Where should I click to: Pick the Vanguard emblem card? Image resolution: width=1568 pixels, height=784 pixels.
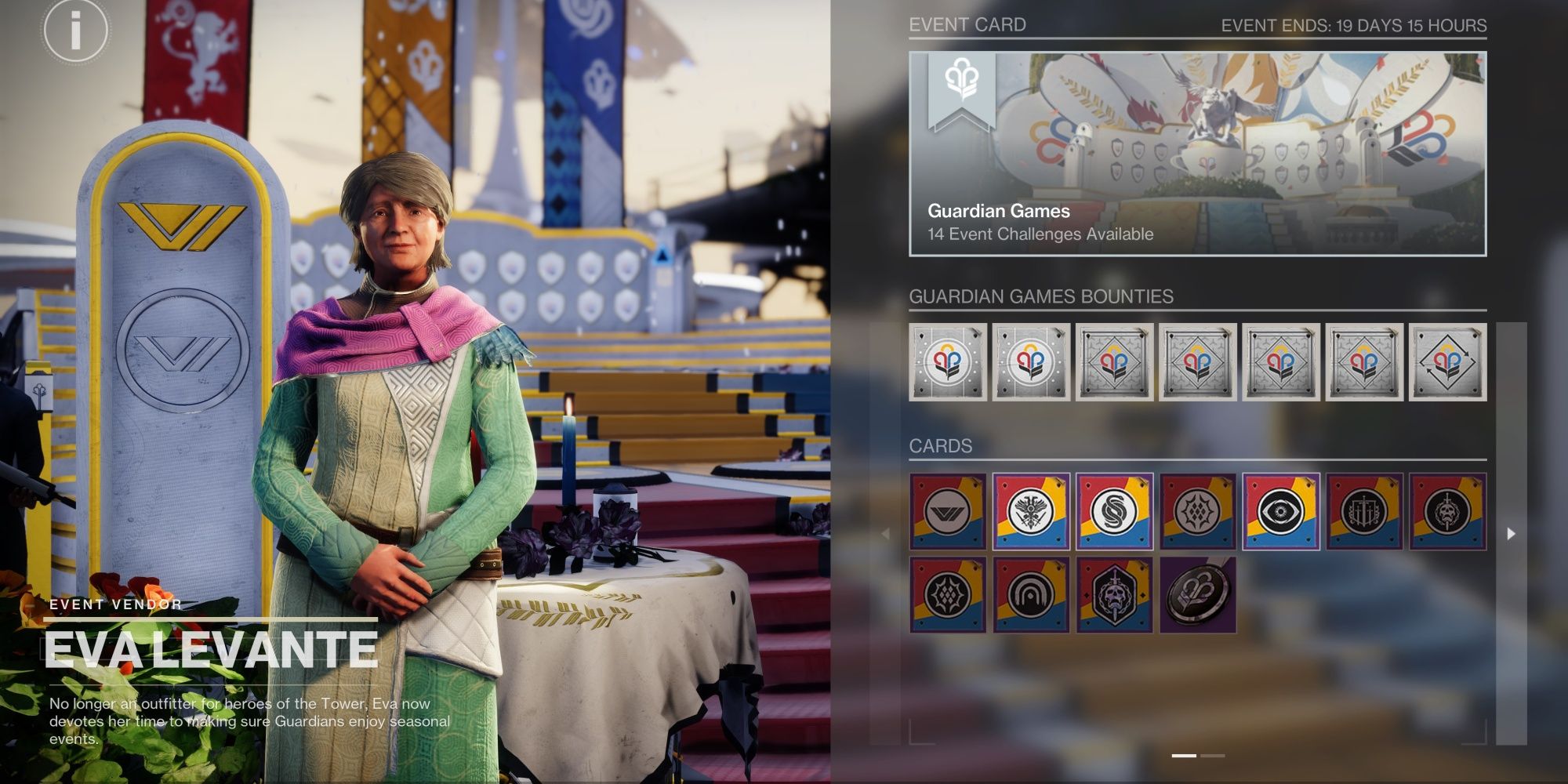tap(948, 511)
